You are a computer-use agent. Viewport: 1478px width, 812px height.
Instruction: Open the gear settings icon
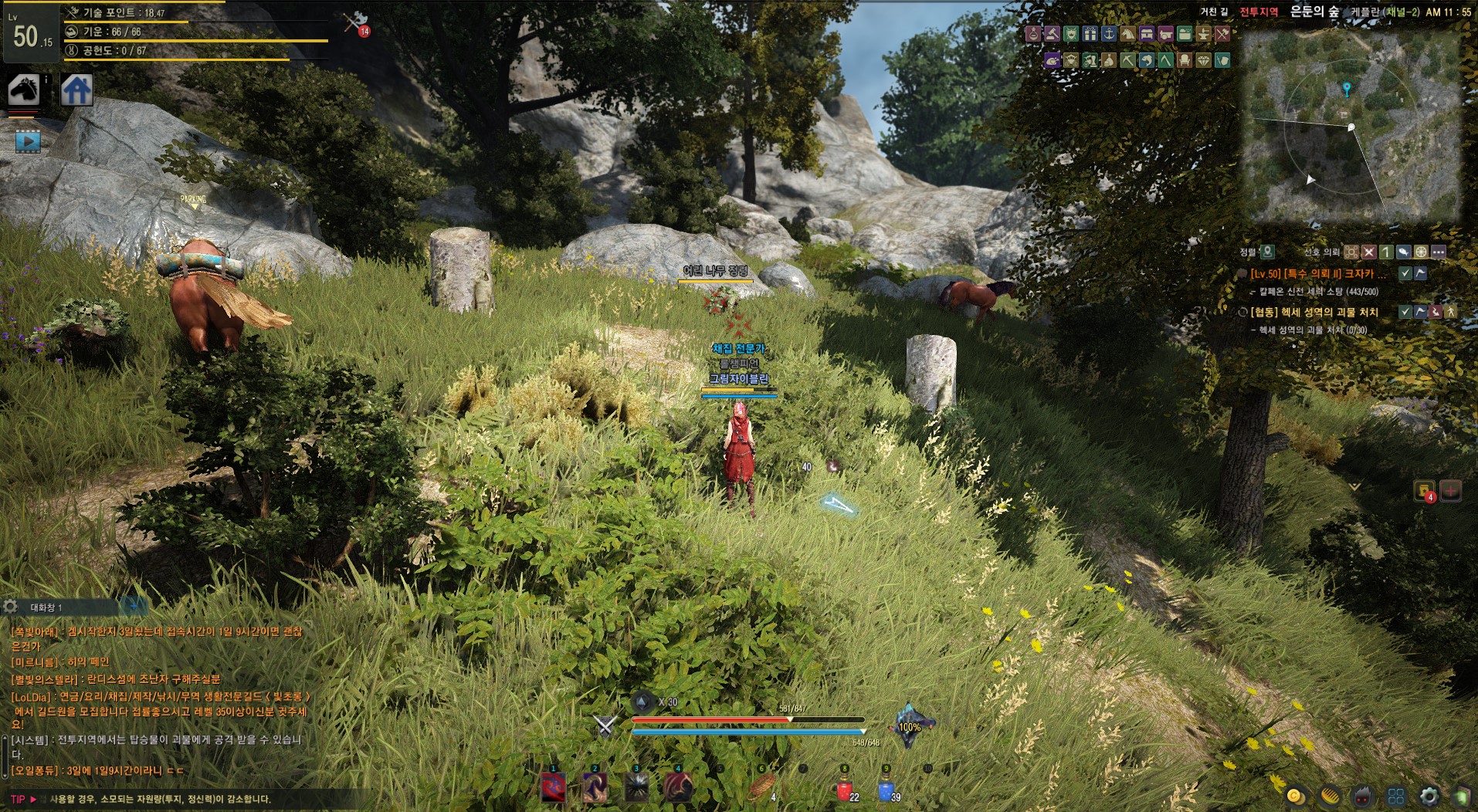click(x=1429, y=796)
